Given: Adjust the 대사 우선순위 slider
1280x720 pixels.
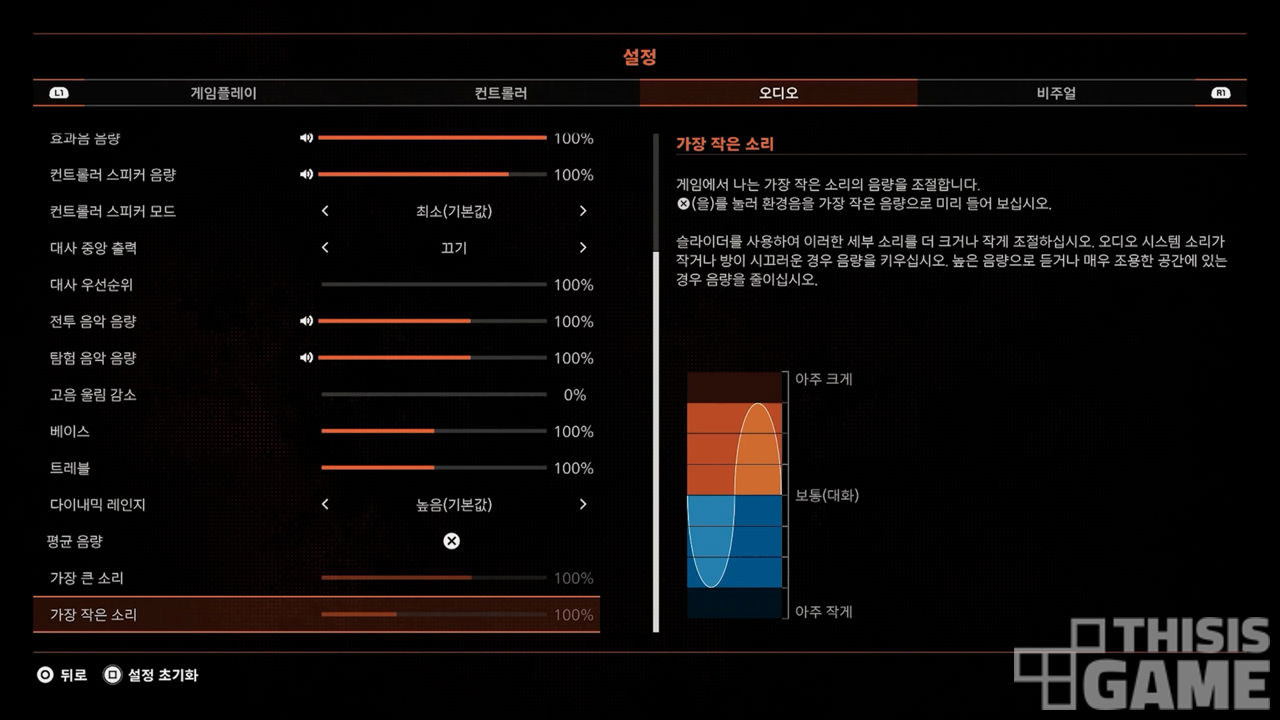Looking at the screenshot, I should pyautogui.click(x=433, y=285).
